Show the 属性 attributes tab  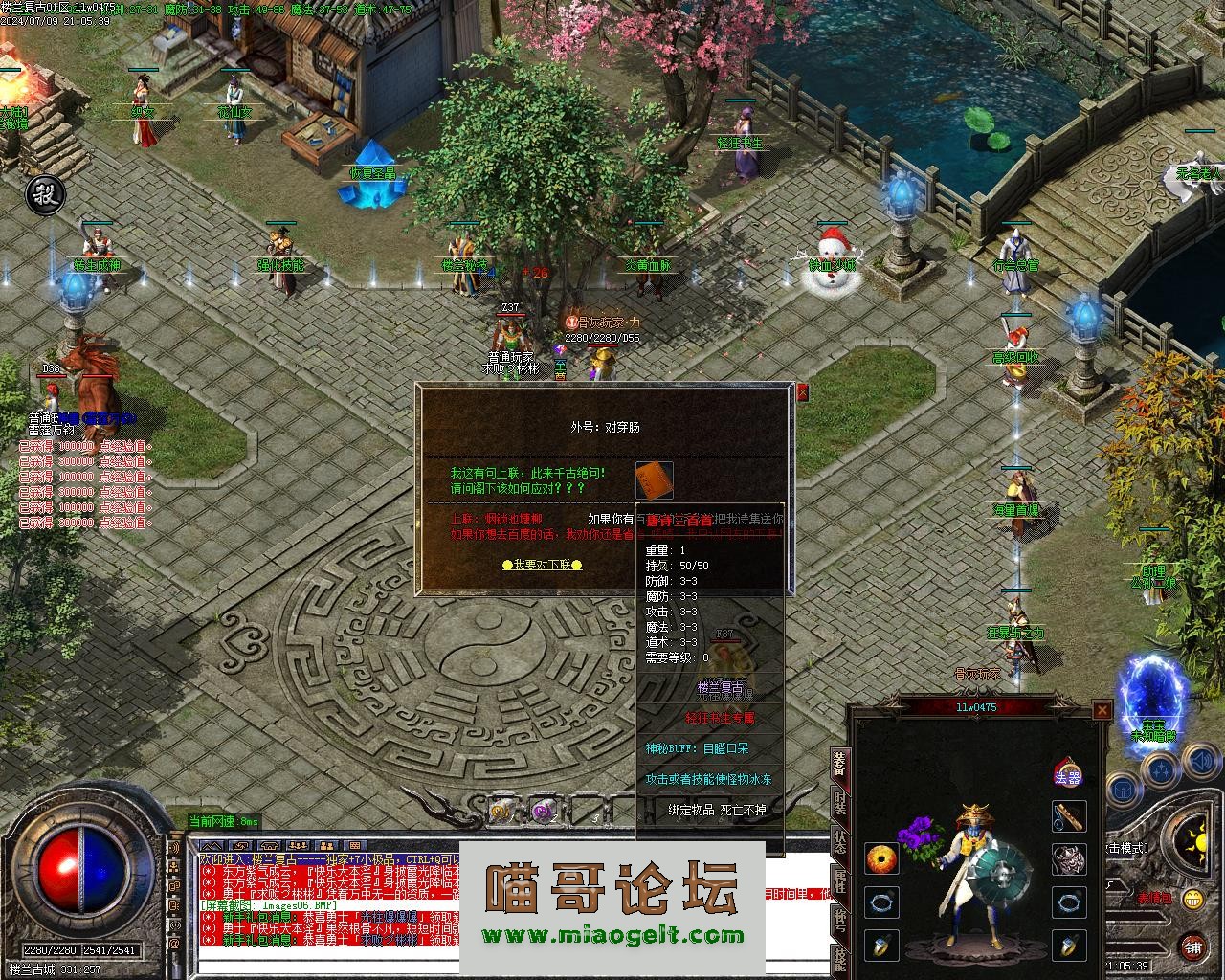[x=839, y=882]
